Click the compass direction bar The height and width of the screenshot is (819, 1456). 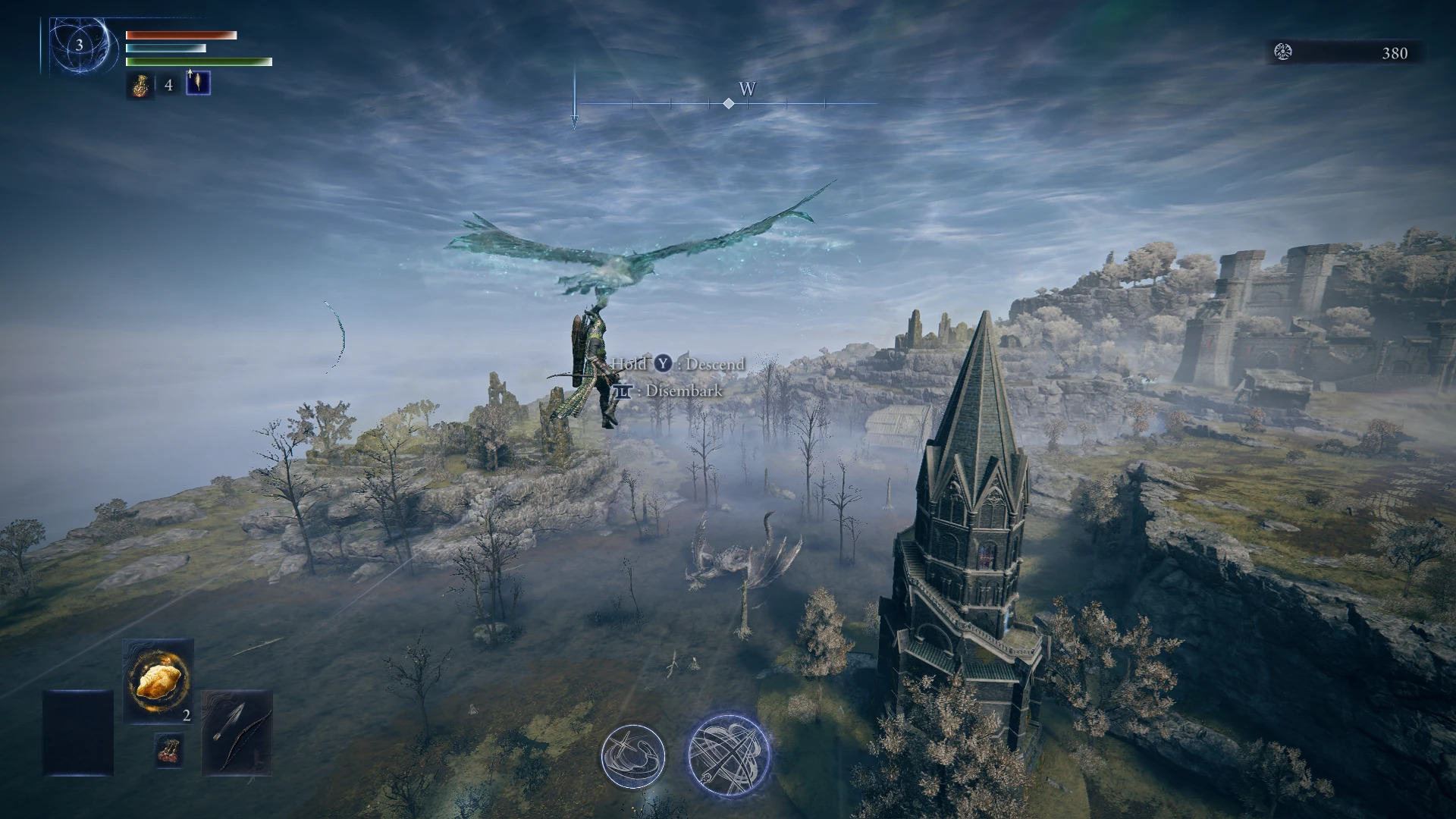(728, 103)
